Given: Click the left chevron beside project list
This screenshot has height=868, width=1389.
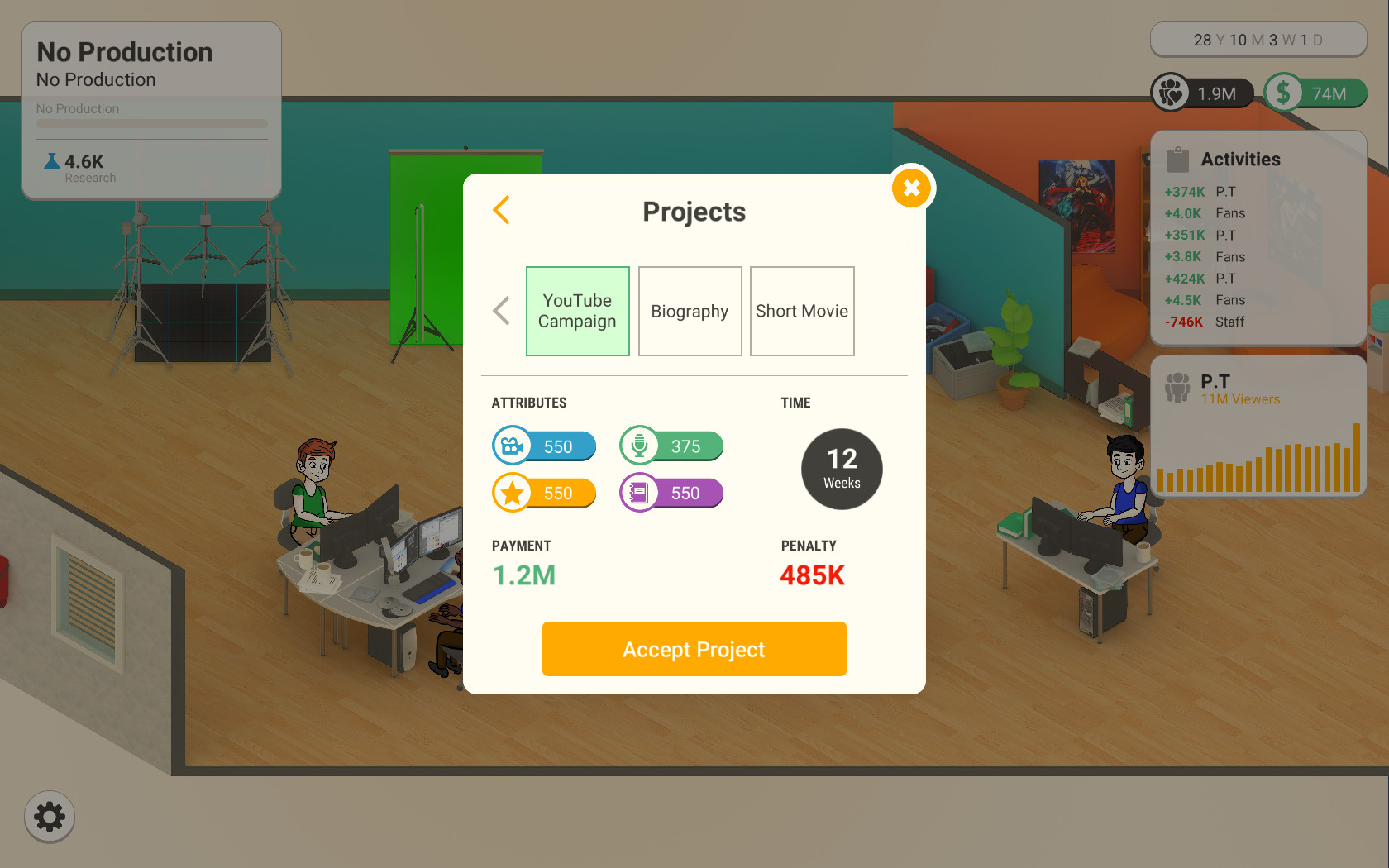Looking at the screenshot, I should tap(500, 310).
